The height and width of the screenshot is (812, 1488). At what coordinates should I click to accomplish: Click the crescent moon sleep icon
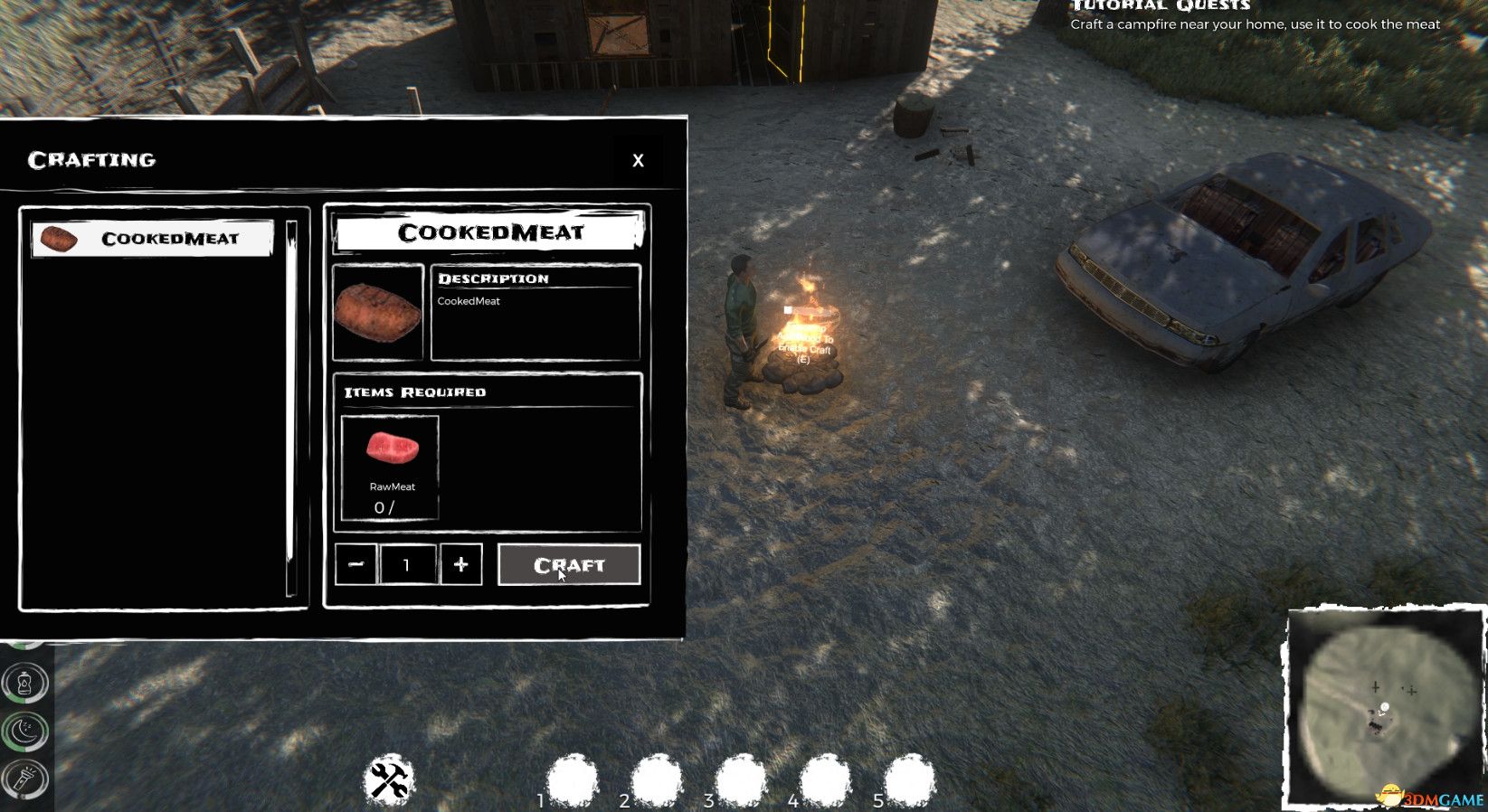[24, 731]
